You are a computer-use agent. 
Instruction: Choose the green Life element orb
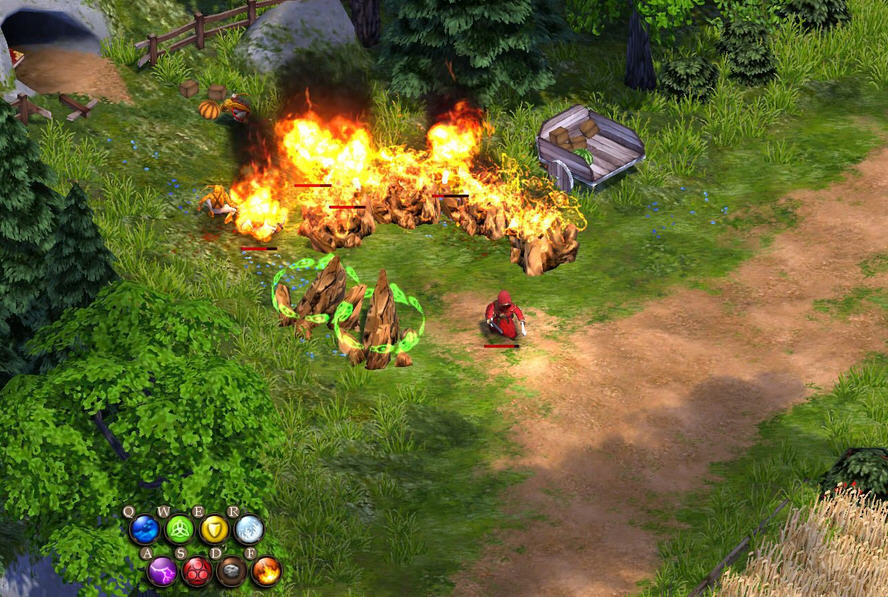[x=179, y=529]
